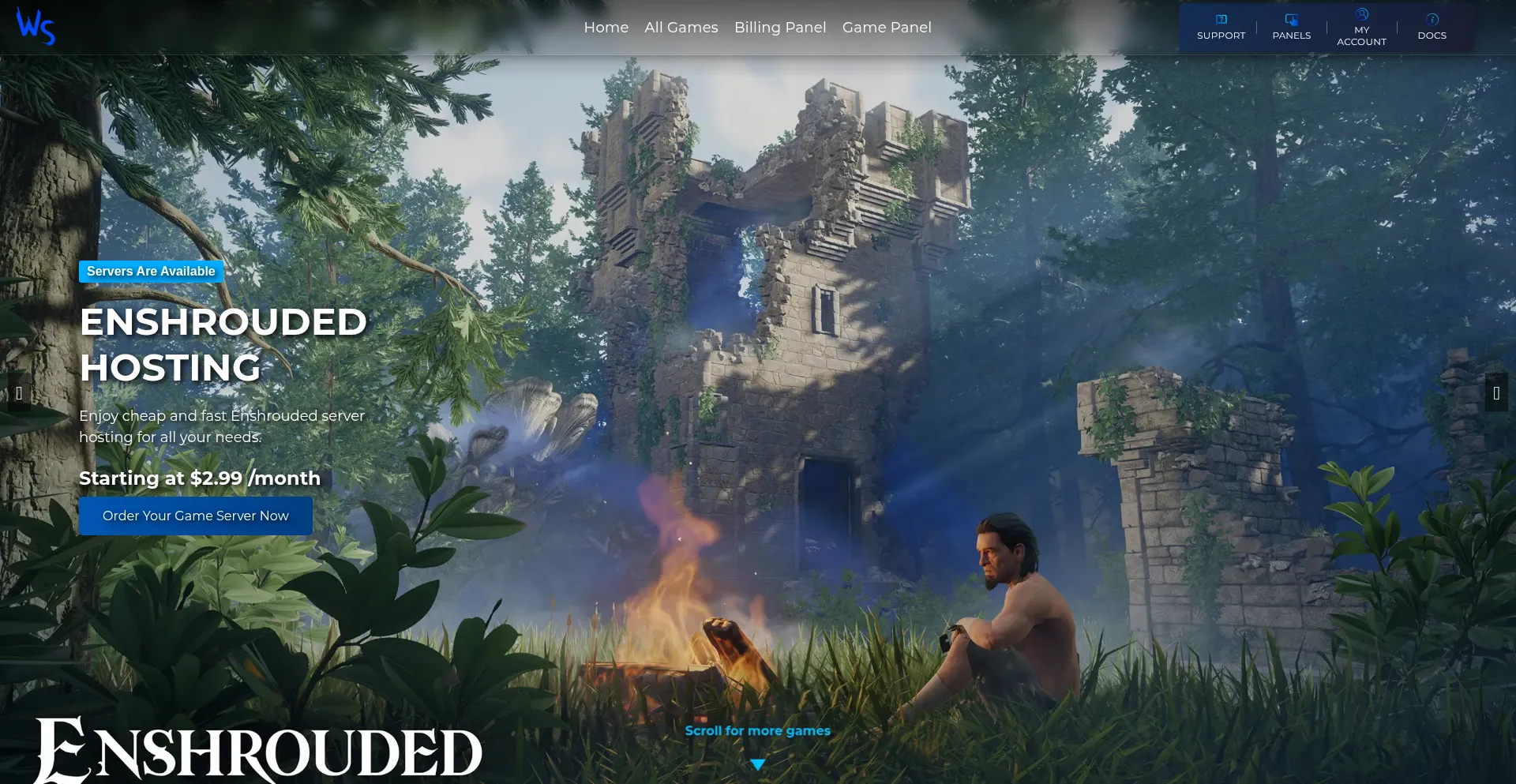Open the Support section
Viewport: 1516px width, 784px height.
1221,28
